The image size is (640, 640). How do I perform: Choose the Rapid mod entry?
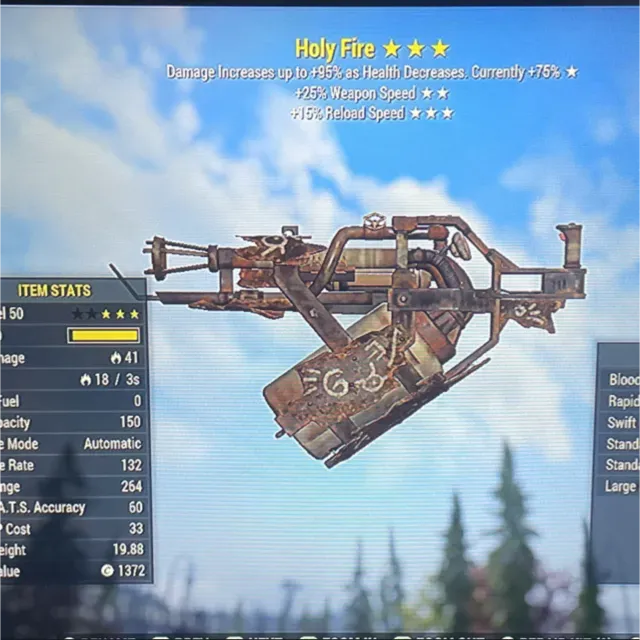point(622,401)
